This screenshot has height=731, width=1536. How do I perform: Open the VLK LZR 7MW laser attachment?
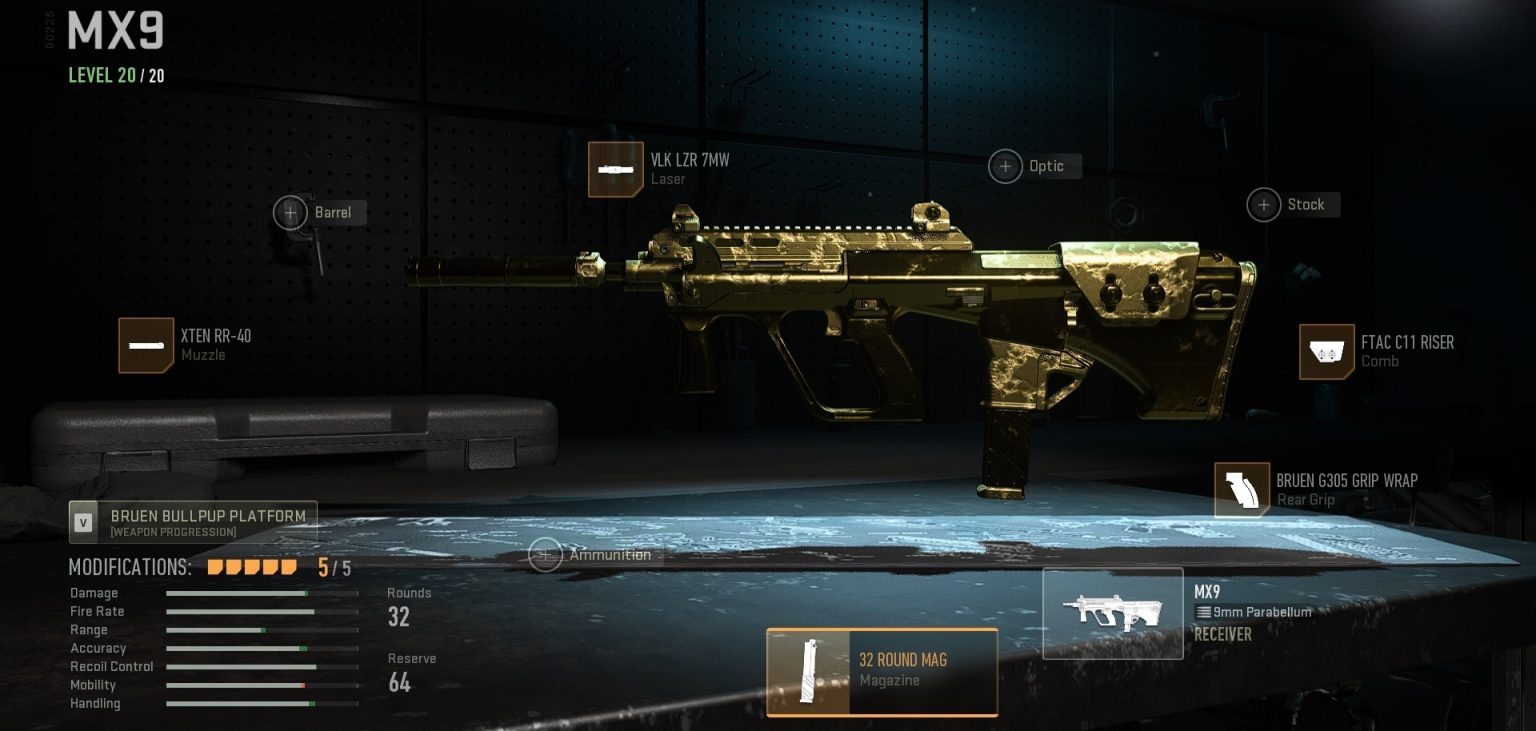coord(615,169)
